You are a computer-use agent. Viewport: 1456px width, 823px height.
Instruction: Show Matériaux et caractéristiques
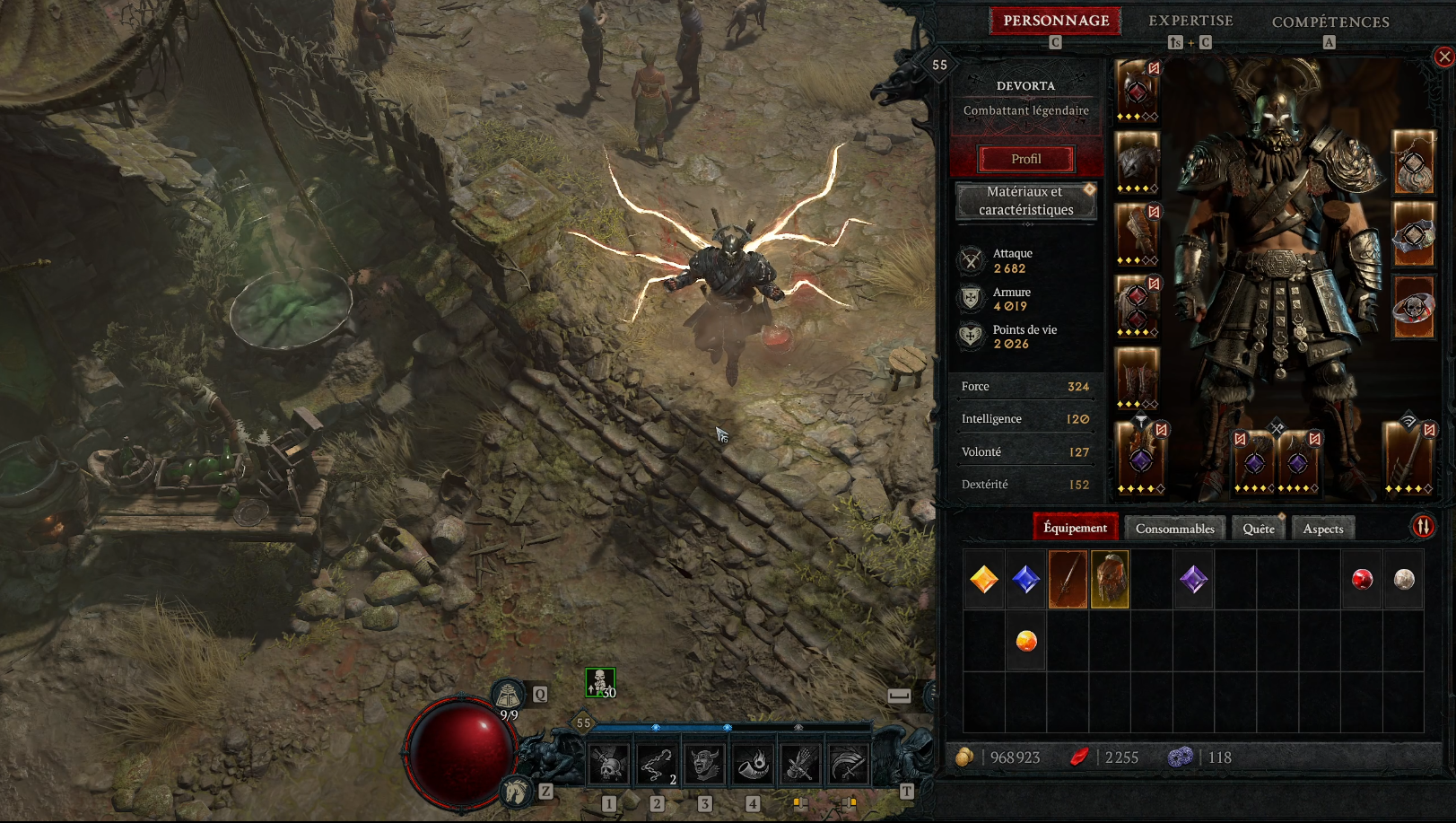click(x=1026, y=201)
